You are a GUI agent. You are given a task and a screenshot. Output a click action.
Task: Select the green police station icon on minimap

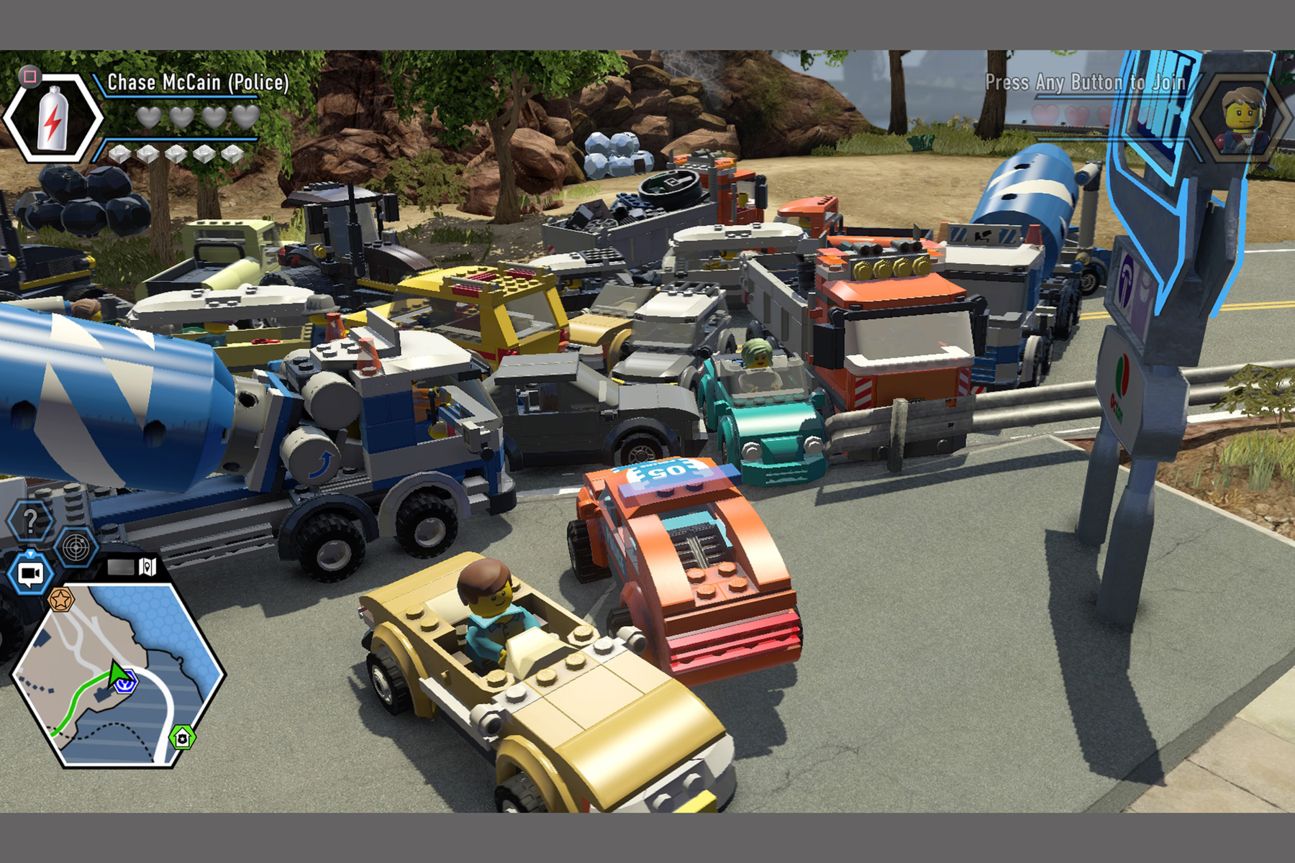pyautogui.click(x=183, y=736)
